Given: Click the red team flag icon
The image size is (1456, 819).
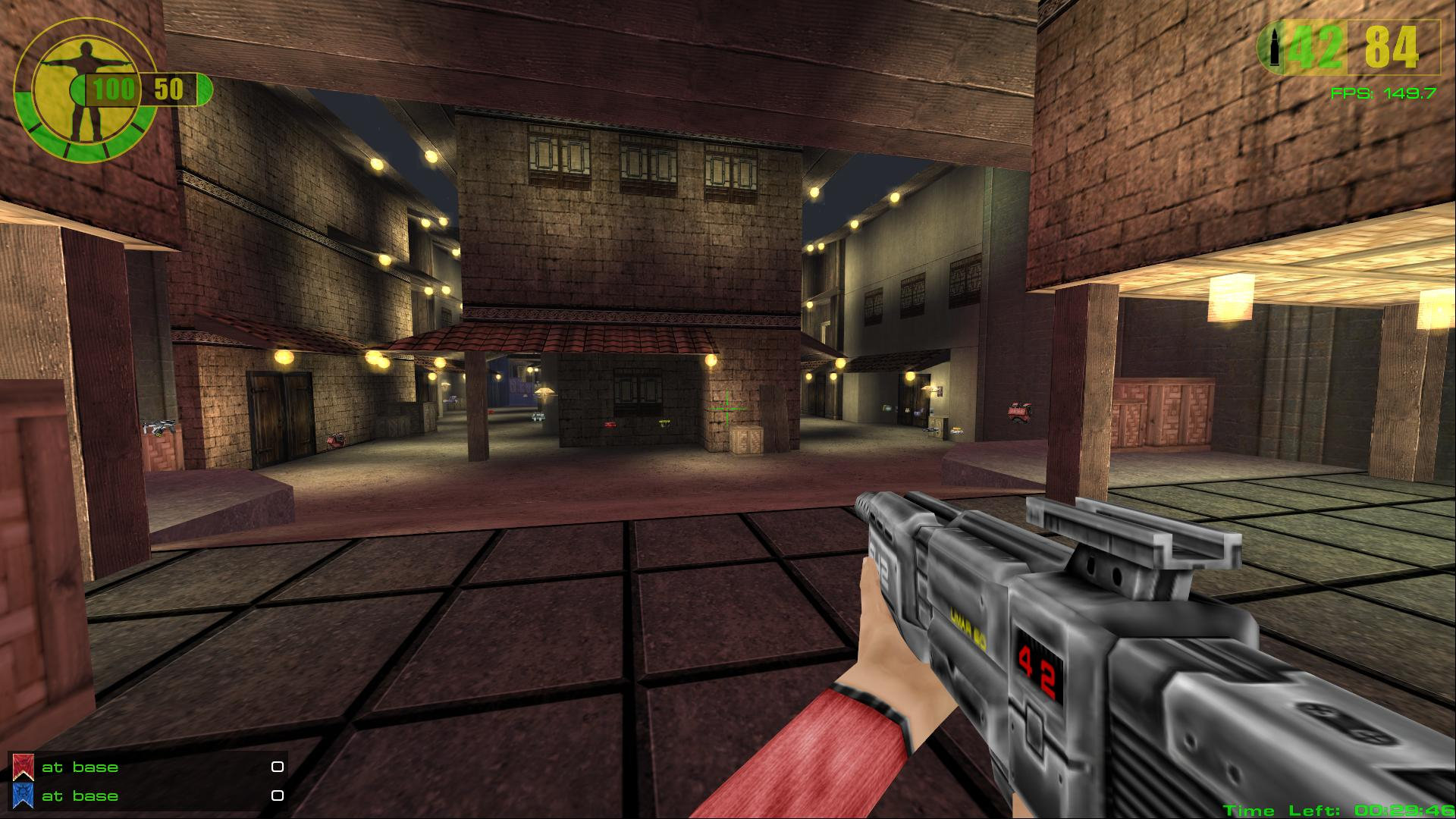Looking at the screenshot, I should pos(23,767).
